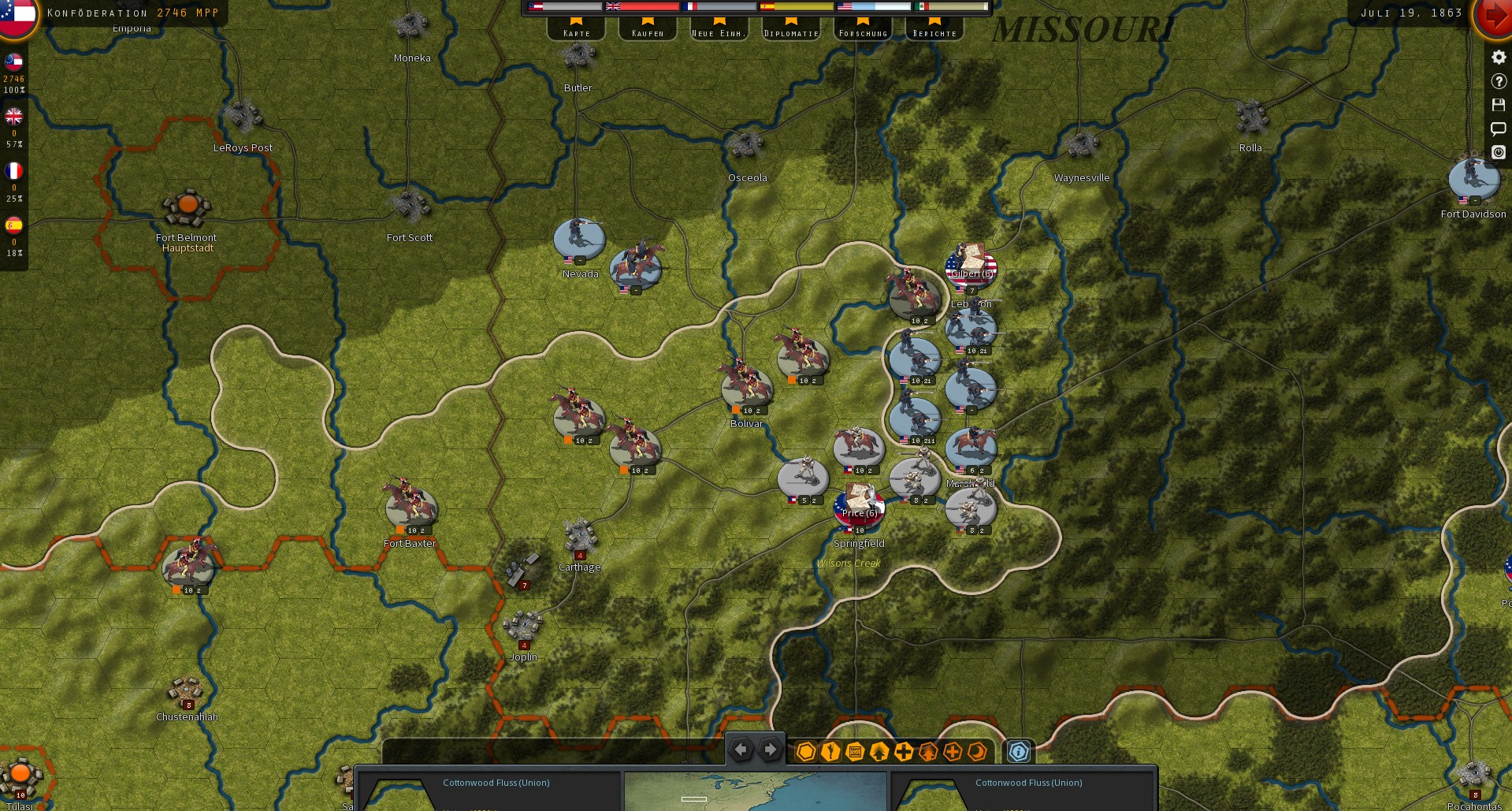Click the help question mark icon

tap(1498, 81)
